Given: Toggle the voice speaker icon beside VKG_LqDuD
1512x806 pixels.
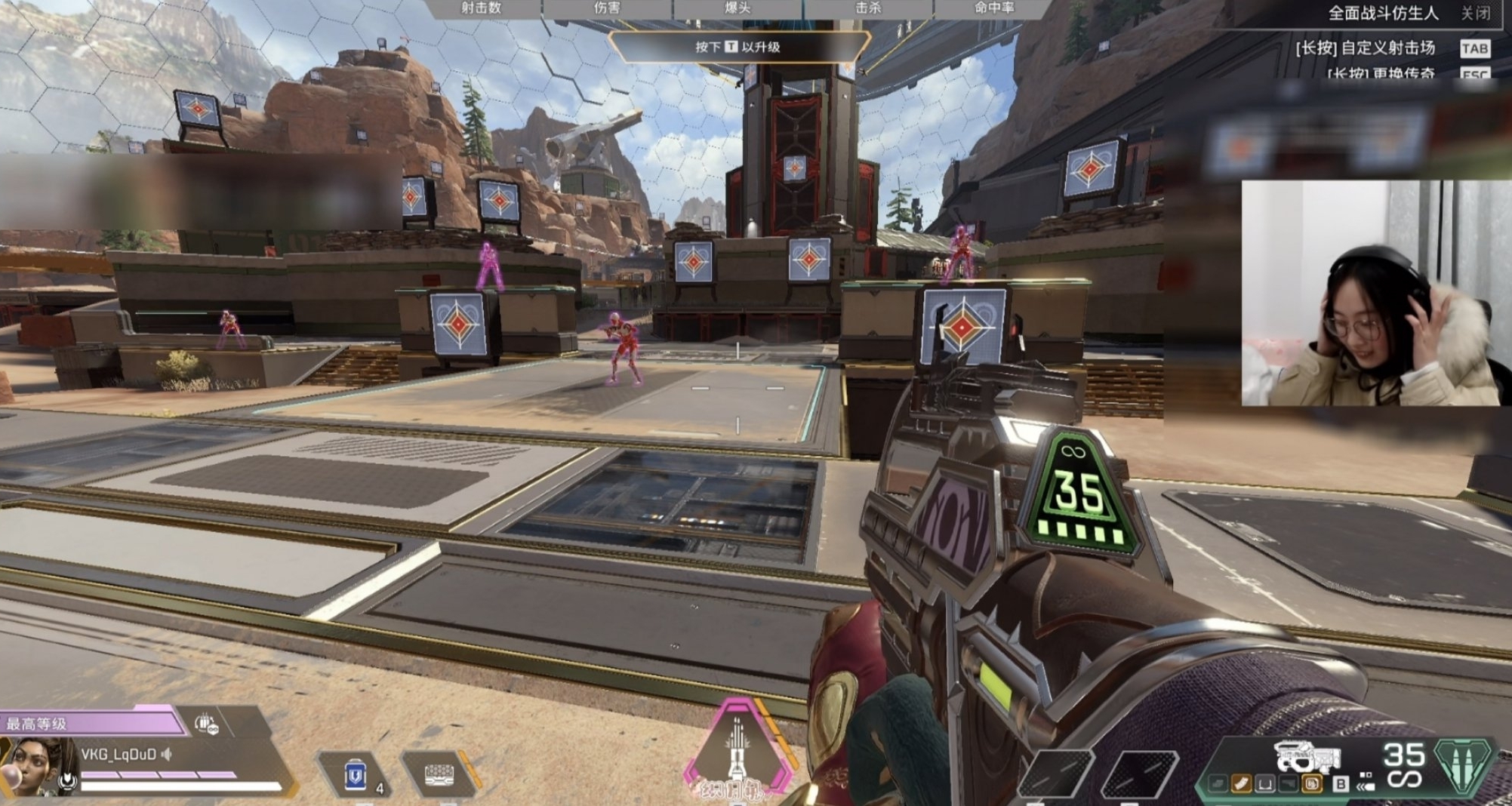Looking at the screenshot, I should [167, 754].
